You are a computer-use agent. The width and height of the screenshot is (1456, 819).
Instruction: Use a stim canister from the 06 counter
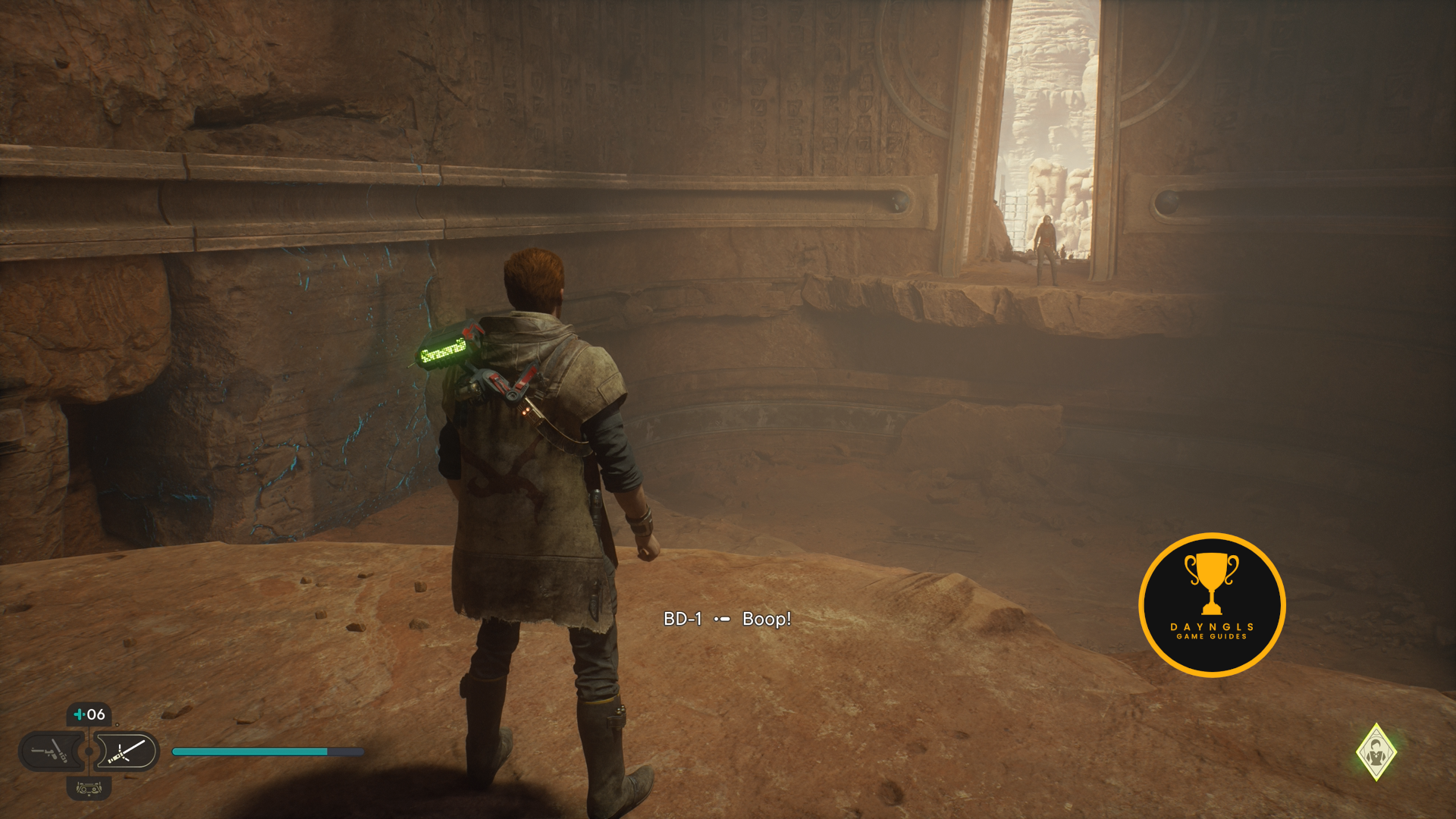click(x=89, y=714)
